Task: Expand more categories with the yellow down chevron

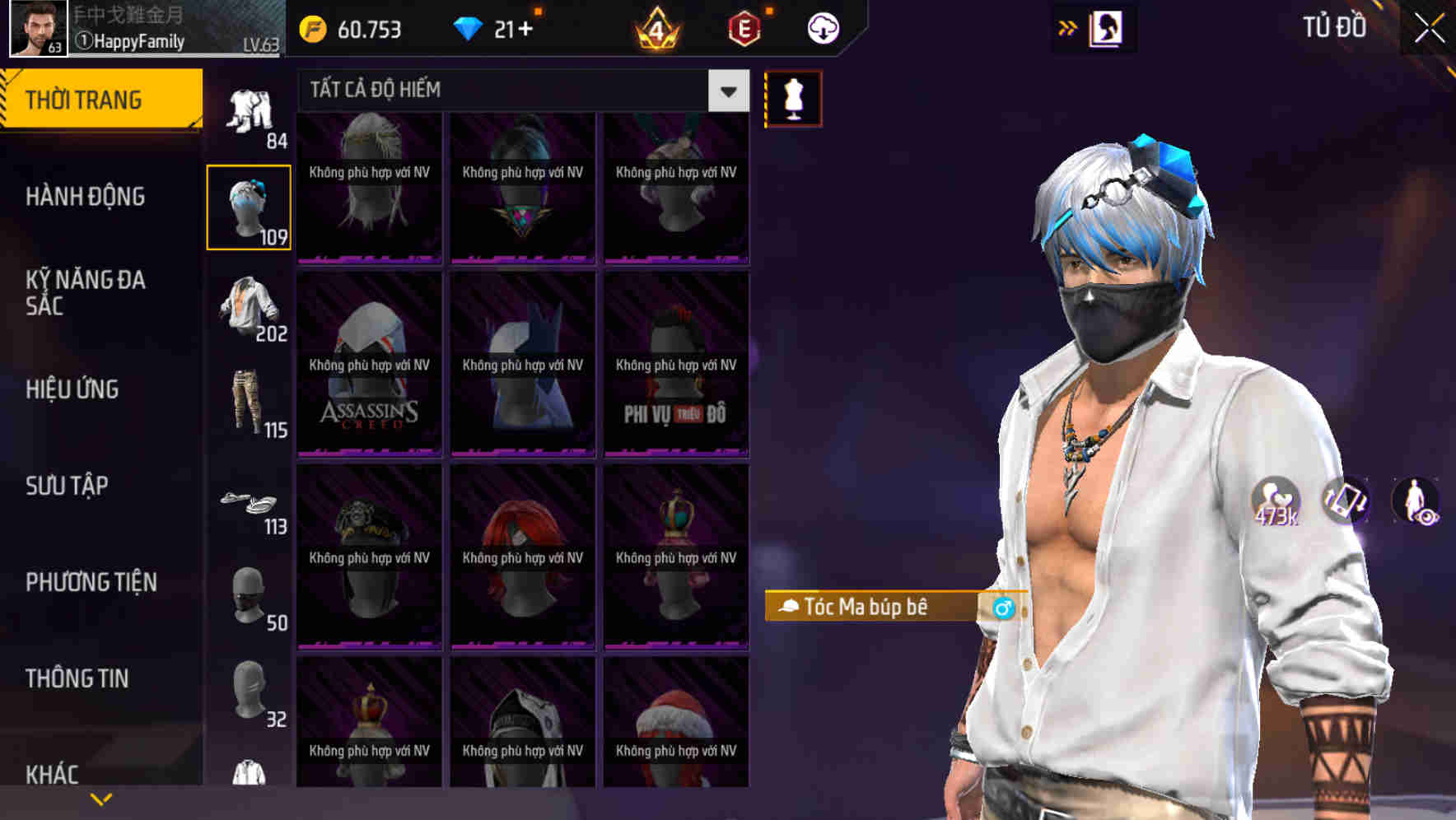Action: [x=101, y=799]
